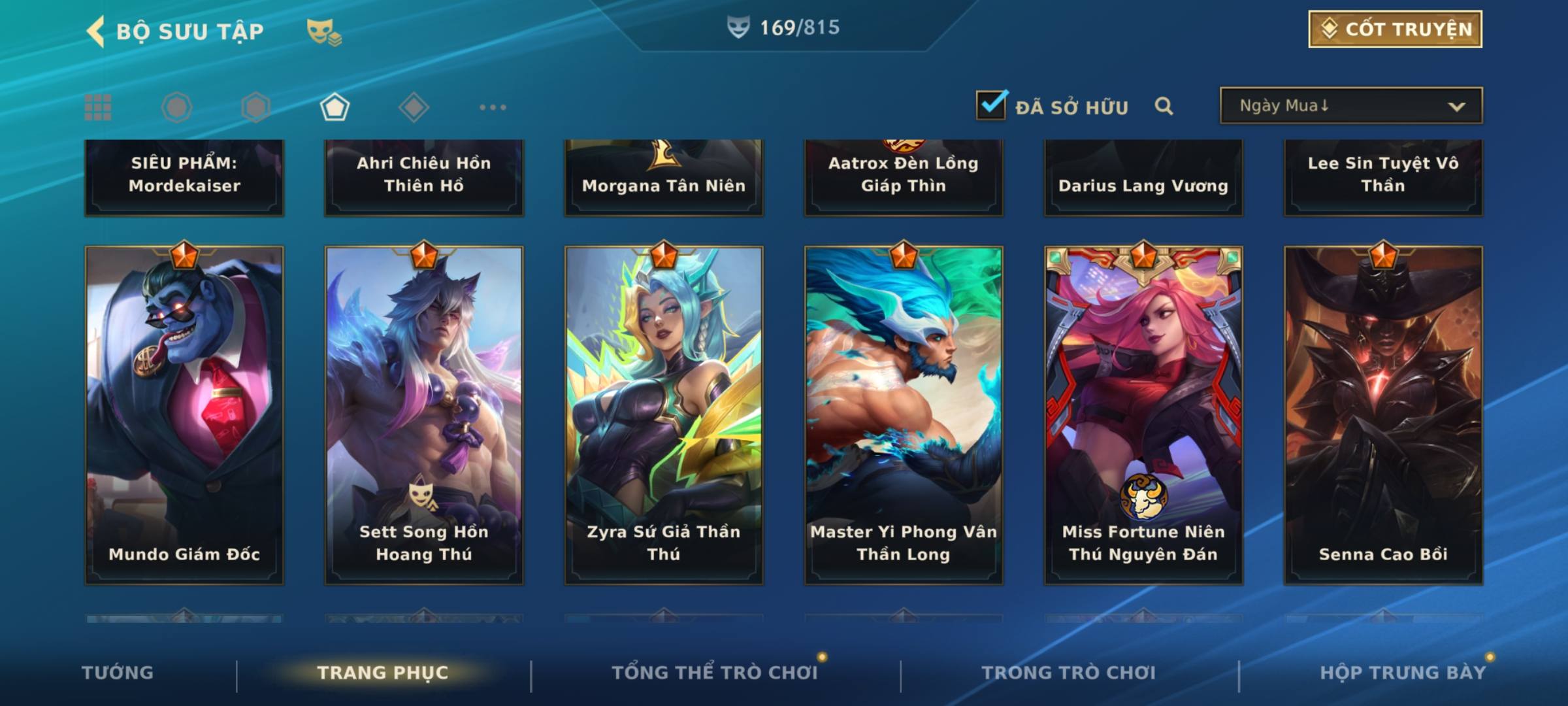The width and height of the screenshot is (1568, 706).
Task: Go to the Hộp Trưng Bày tab
Action: point(1403,673)
